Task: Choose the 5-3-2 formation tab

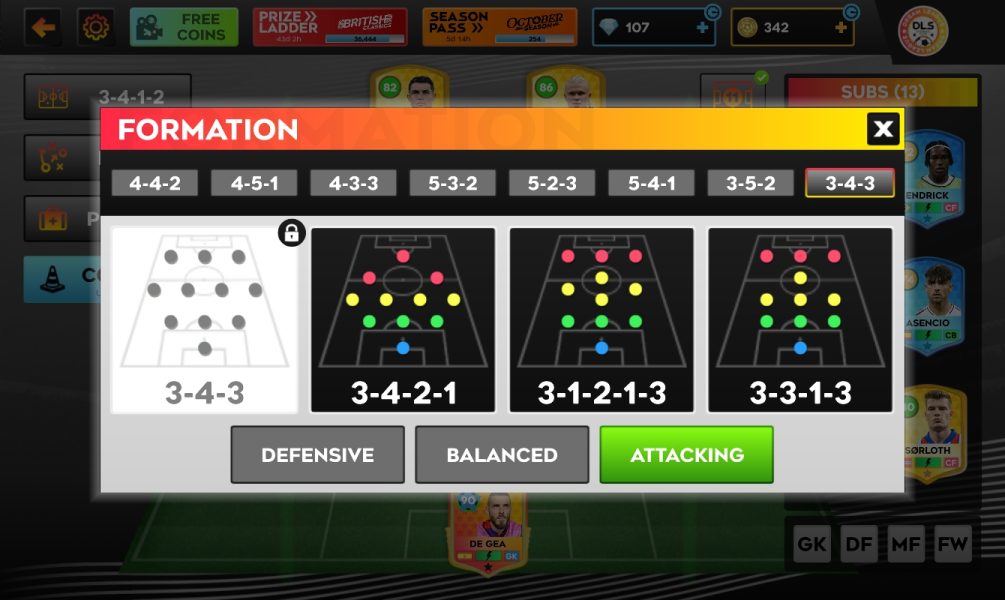Action: pos(452,183)
